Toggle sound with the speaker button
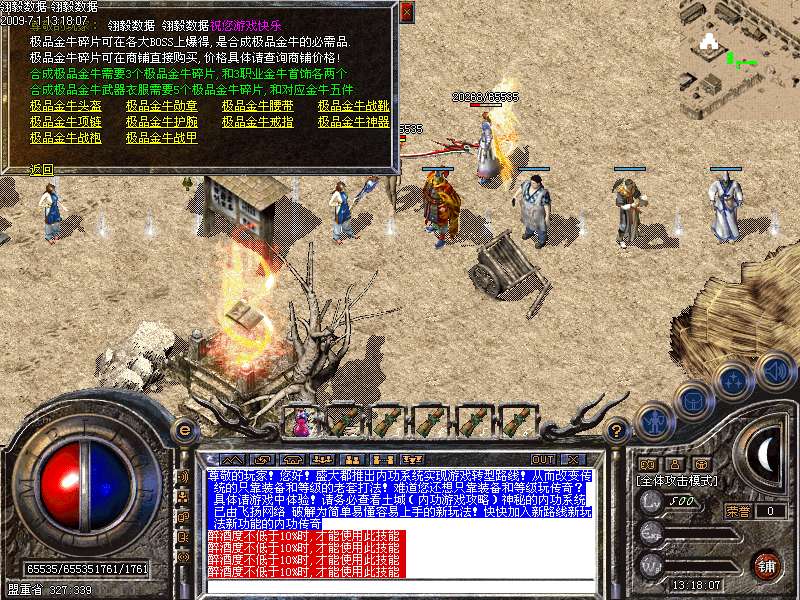This screenshot has width=800, height=600. [x=775, y=370]
